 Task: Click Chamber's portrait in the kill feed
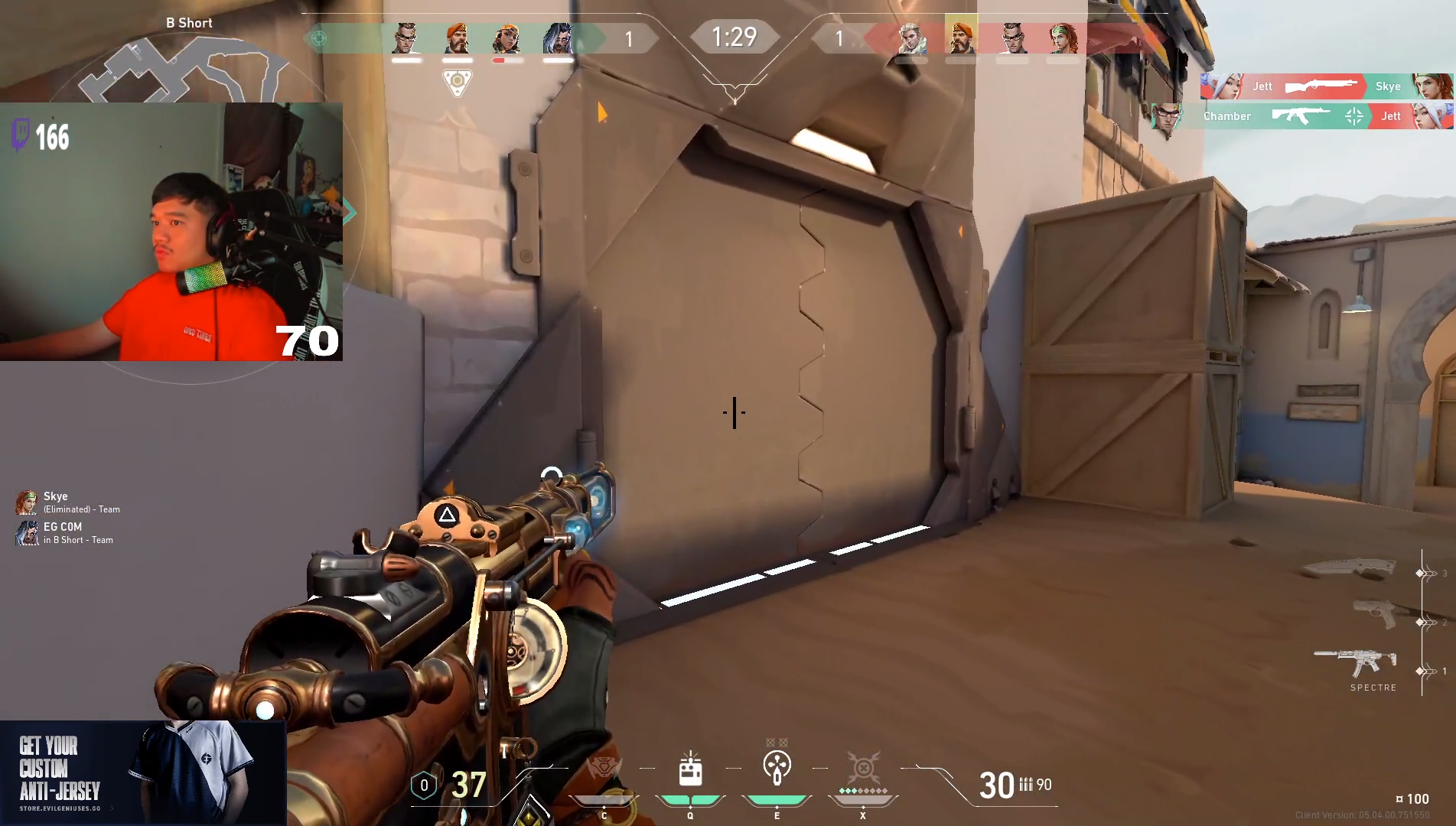(1168, 116)
